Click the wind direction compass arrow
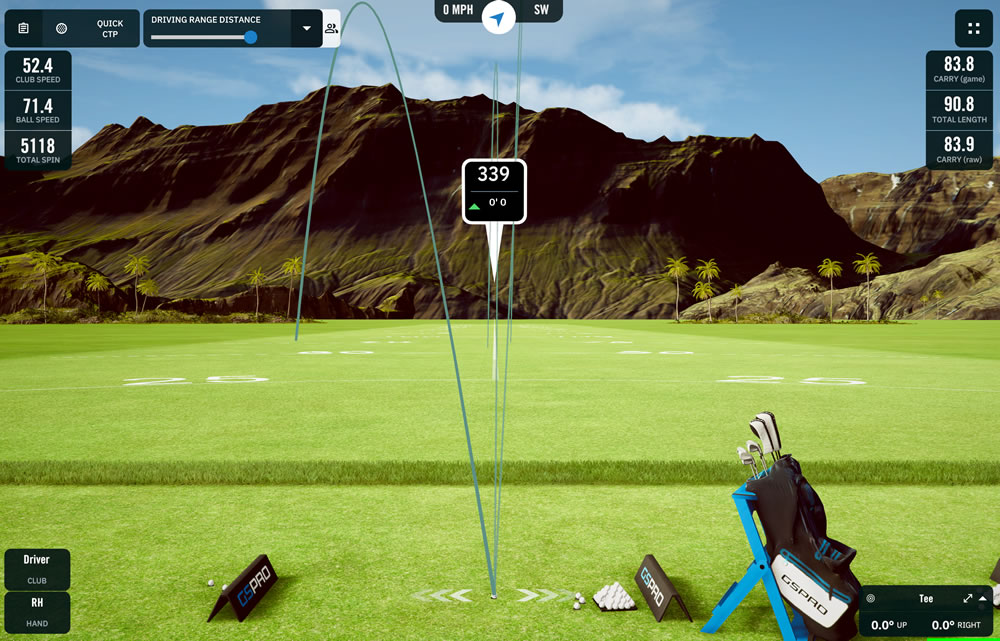This screenshot has width=1000, height=641. 498,17
